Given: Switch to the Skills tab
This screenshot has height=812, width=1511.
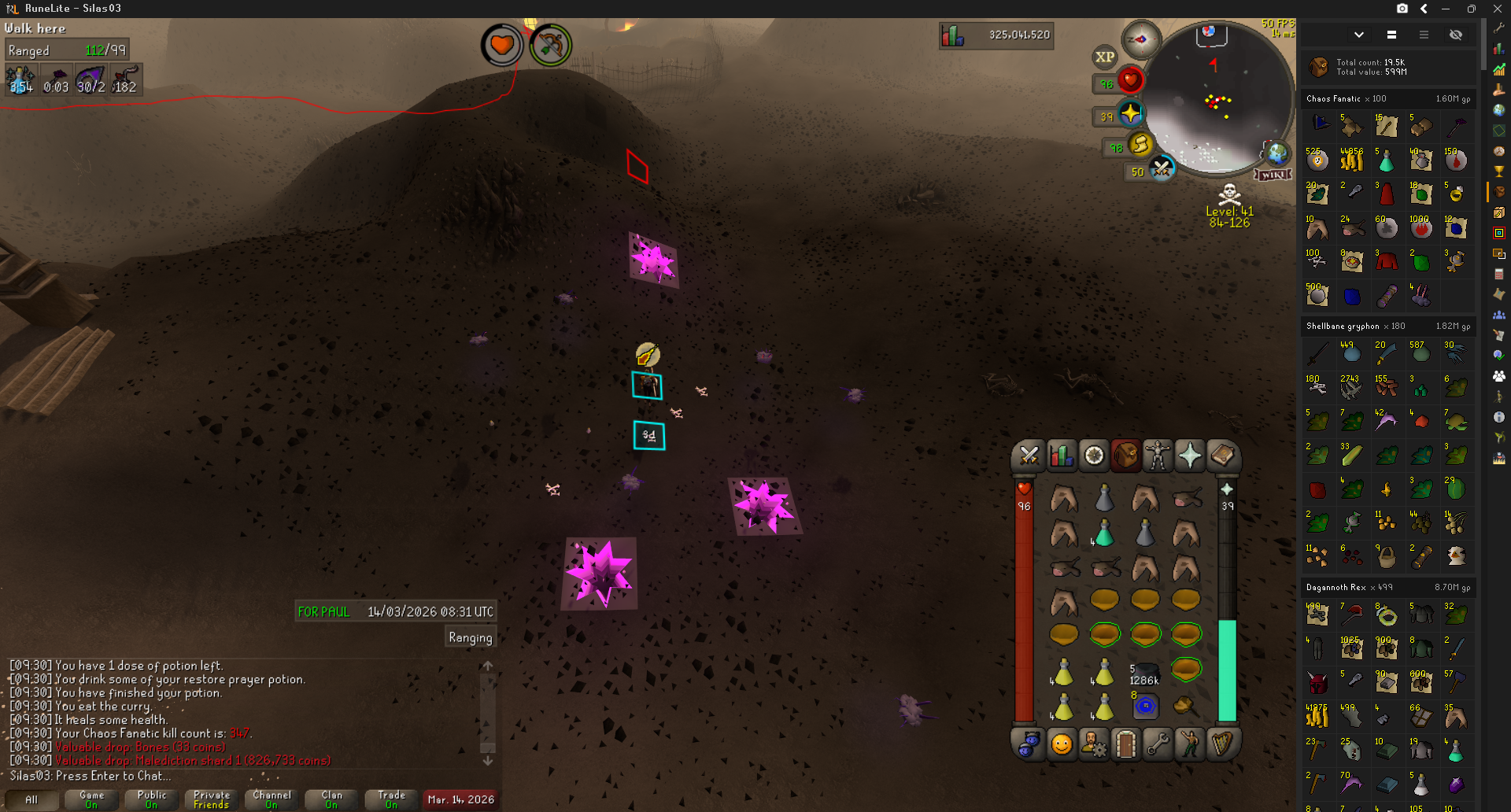Looking at the screenshot, I should coord(1061,456).
